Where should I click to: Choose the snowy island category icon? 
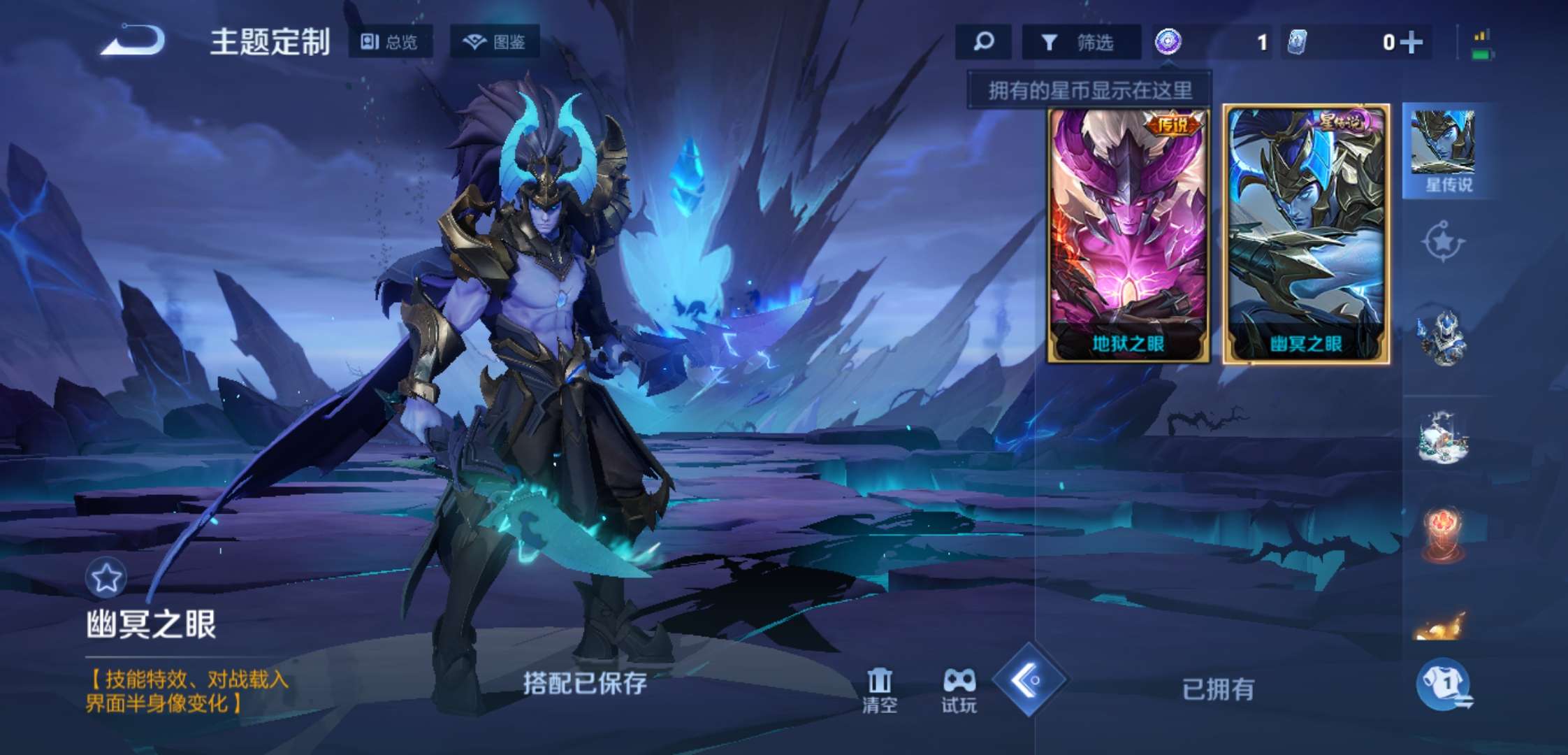point(1443,437)
